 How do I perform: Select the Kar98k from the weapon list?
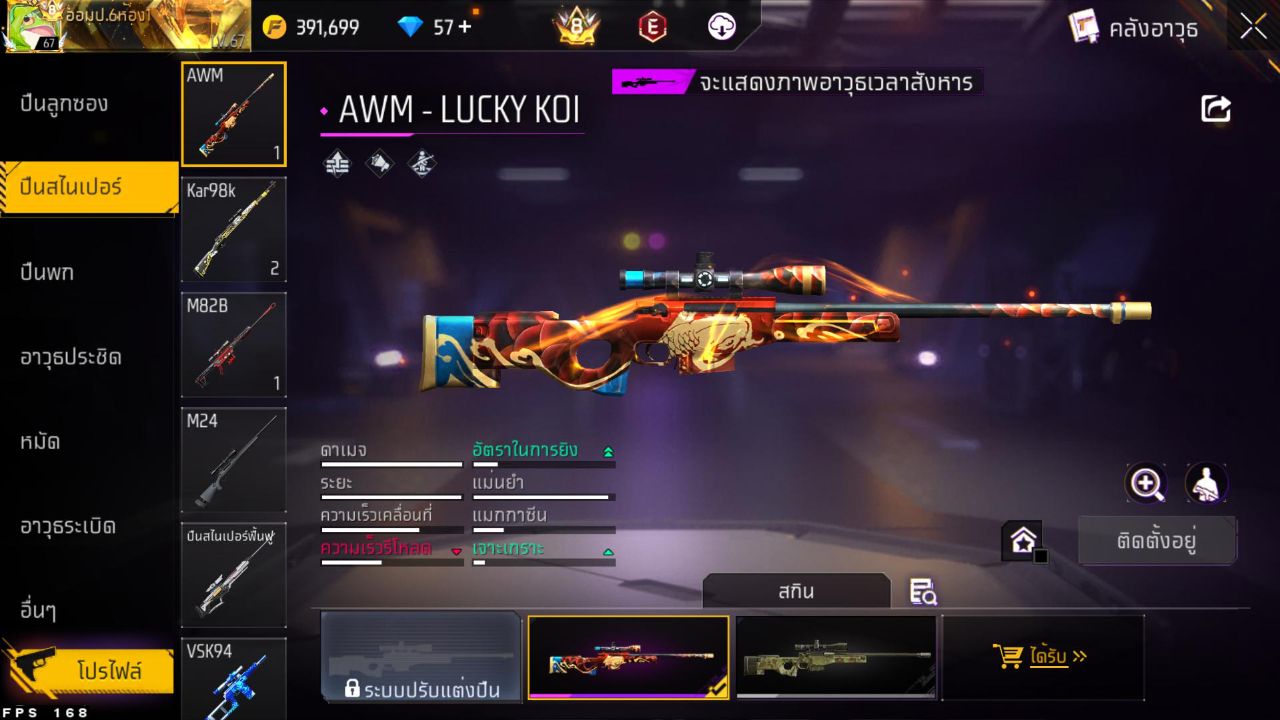tap(233, 230)
